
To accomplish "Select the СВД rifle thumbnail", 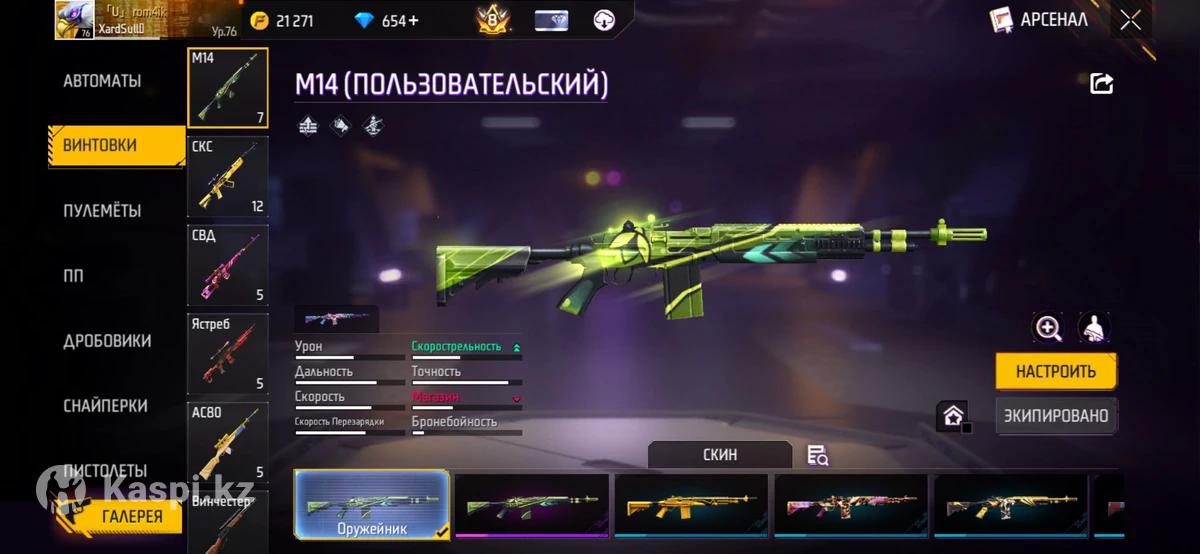I will [x=228, y=265].
